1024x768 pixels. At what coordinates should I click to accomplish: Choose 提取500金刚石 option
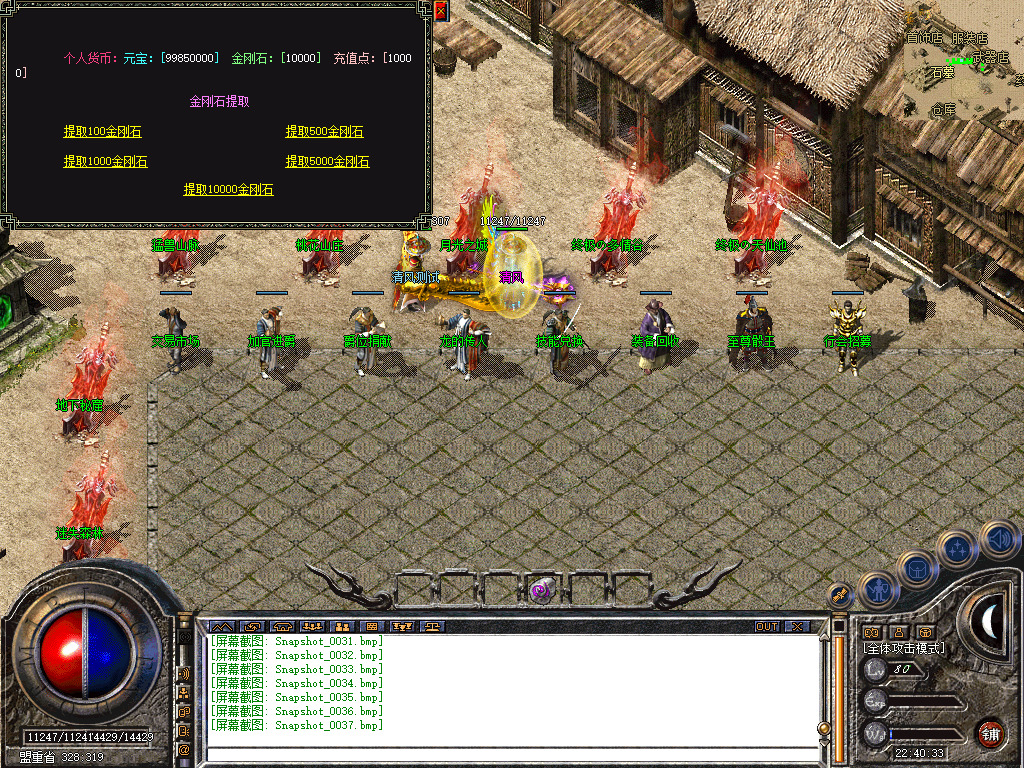pos(324,132)
